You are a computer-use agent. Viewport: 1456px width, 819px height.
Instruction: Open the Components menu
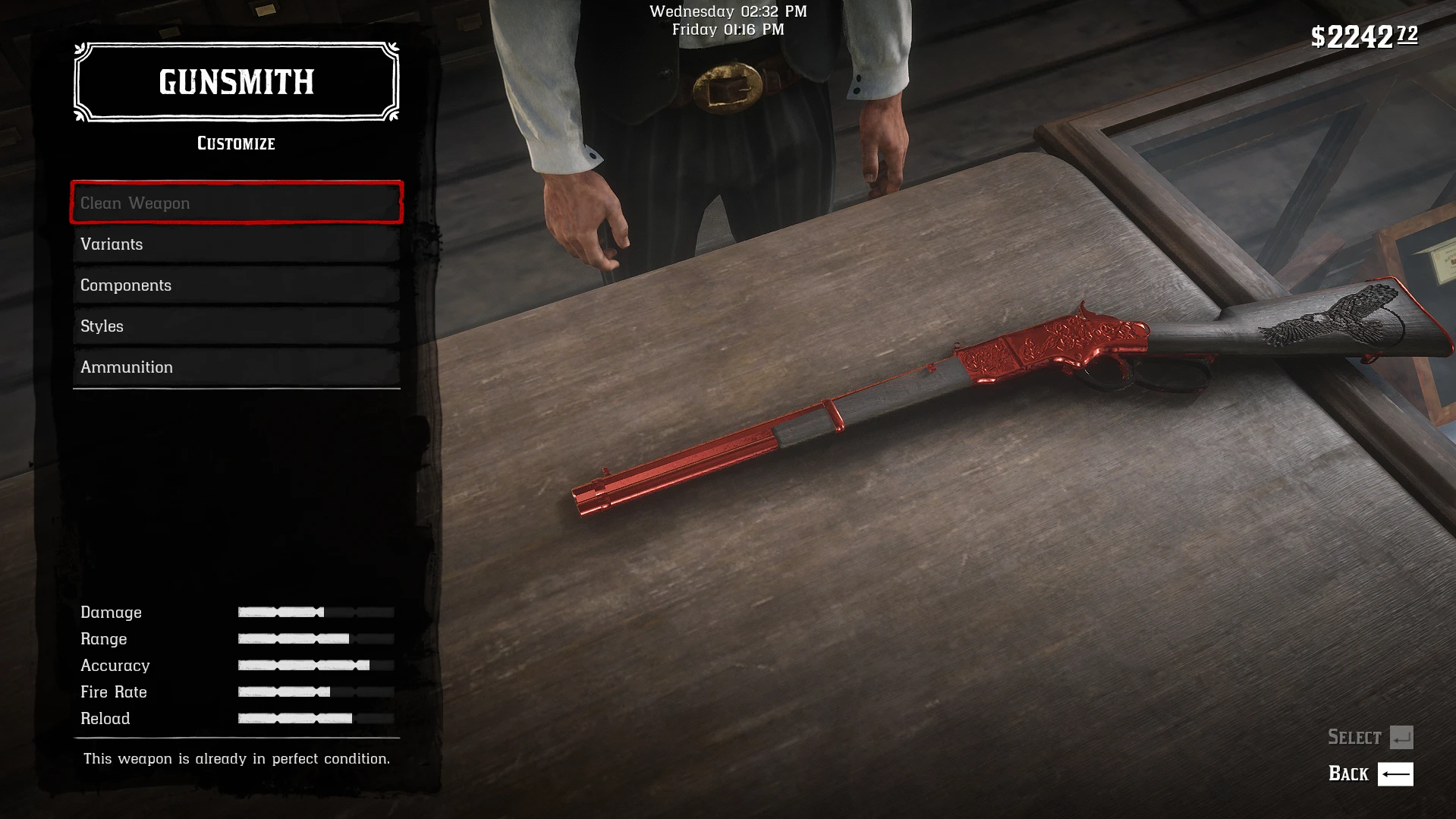[235, 285]
